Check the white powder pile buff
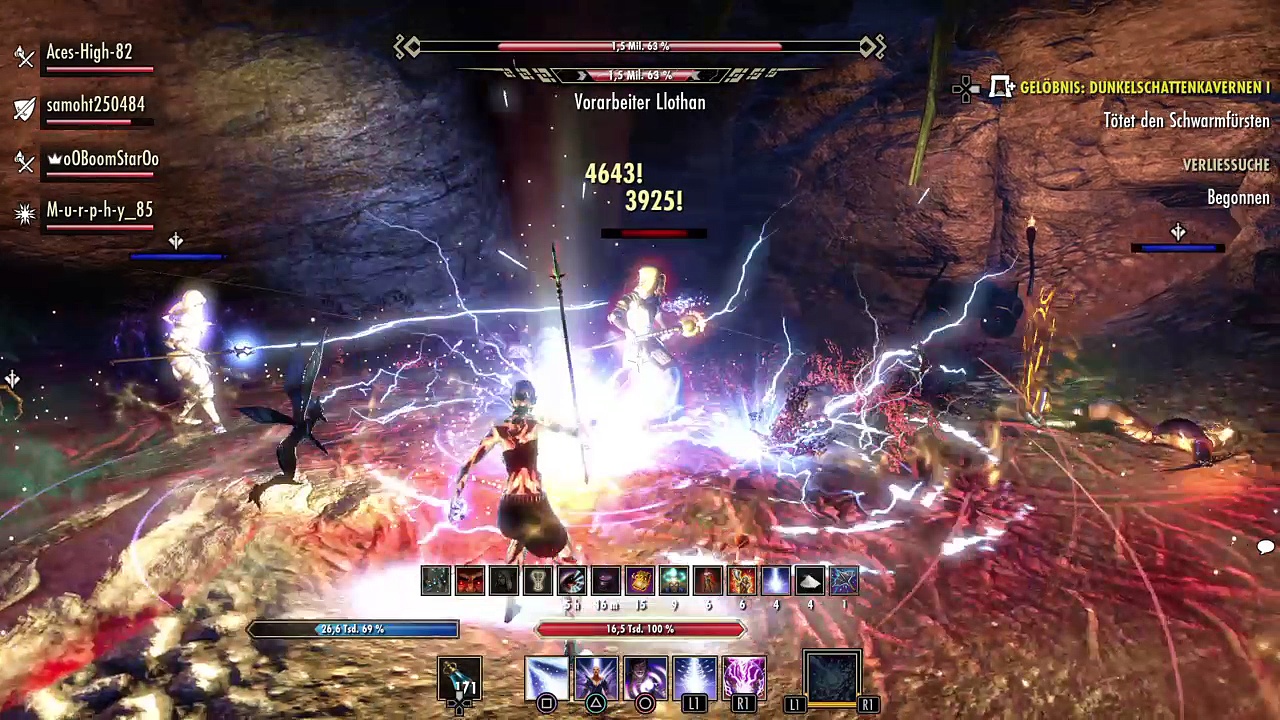The image size is (1280, 720). coord(810,580)
